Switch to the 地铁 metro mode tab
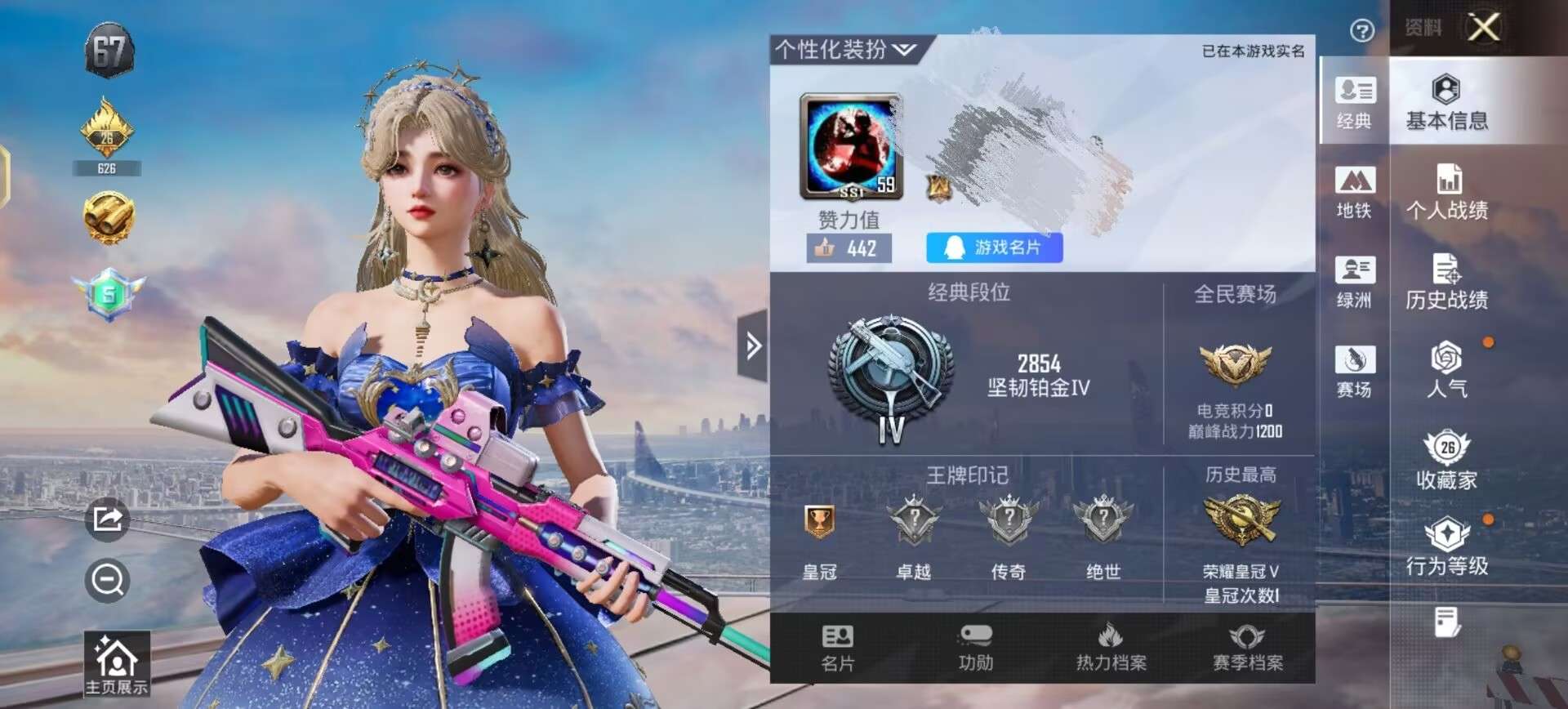The height and width of the screenshot is (709, 1568). (1354, 192)
